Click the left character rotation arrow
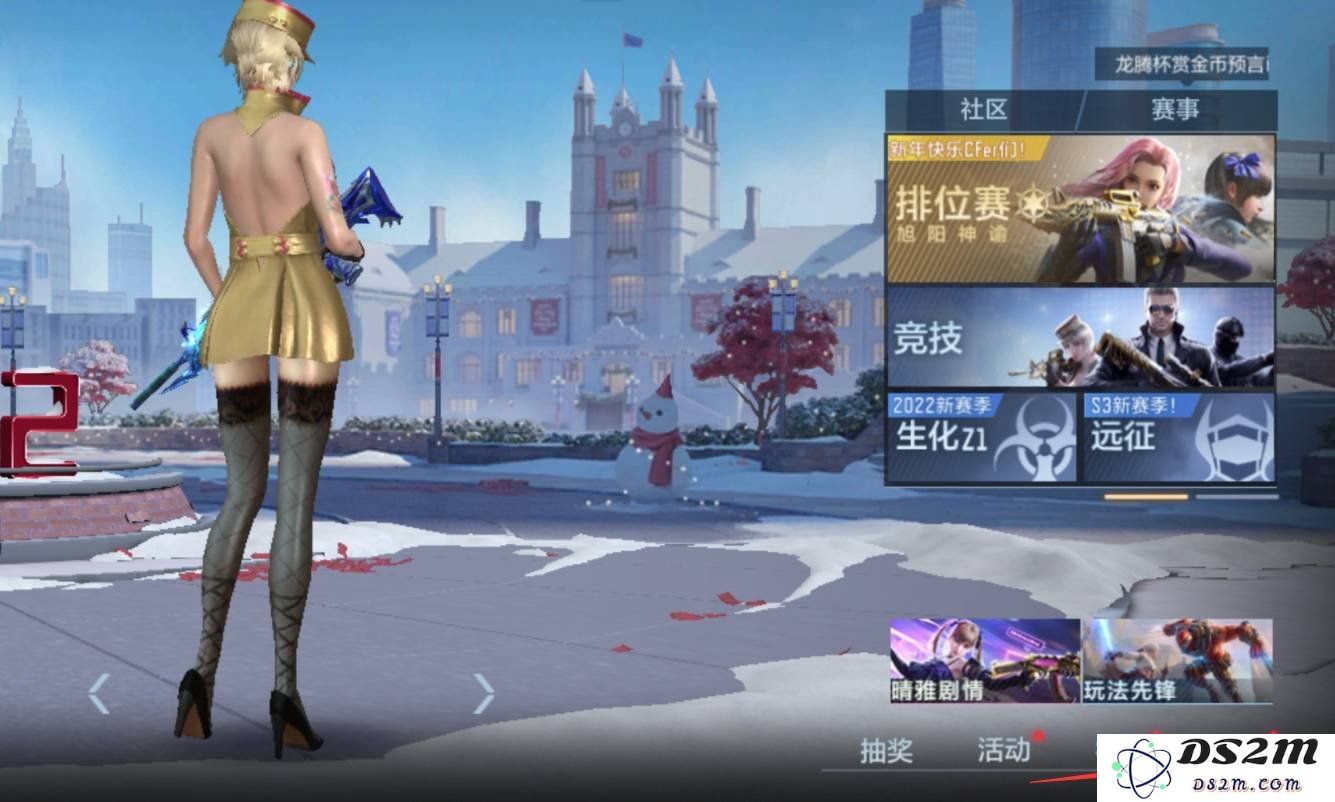The image size is (1335, 802). coord(98,693)
